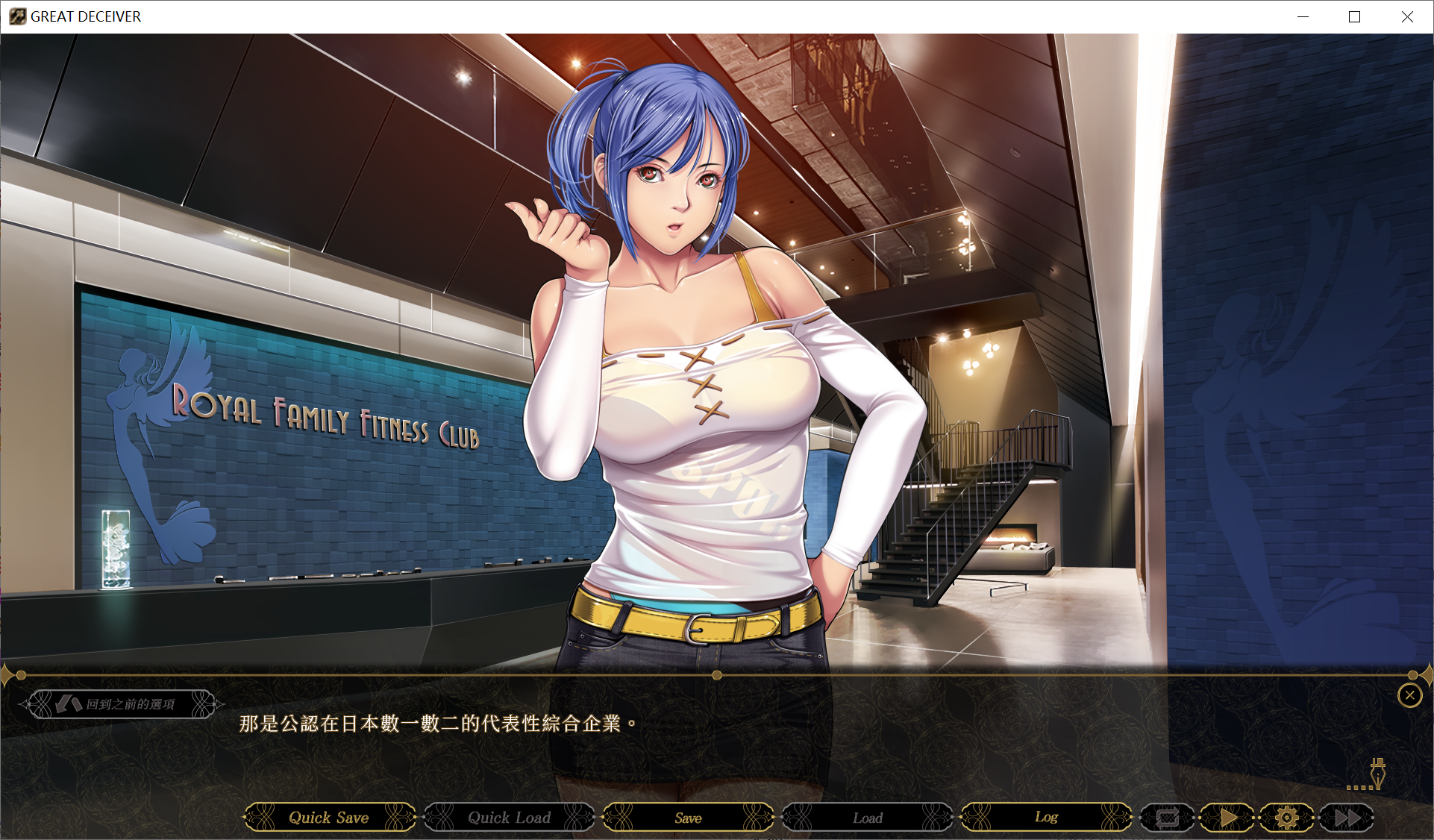Return to previous choice (回到之前的選項)
The height and width of the screenshot is (840, 1434).
tap(122, 704)
